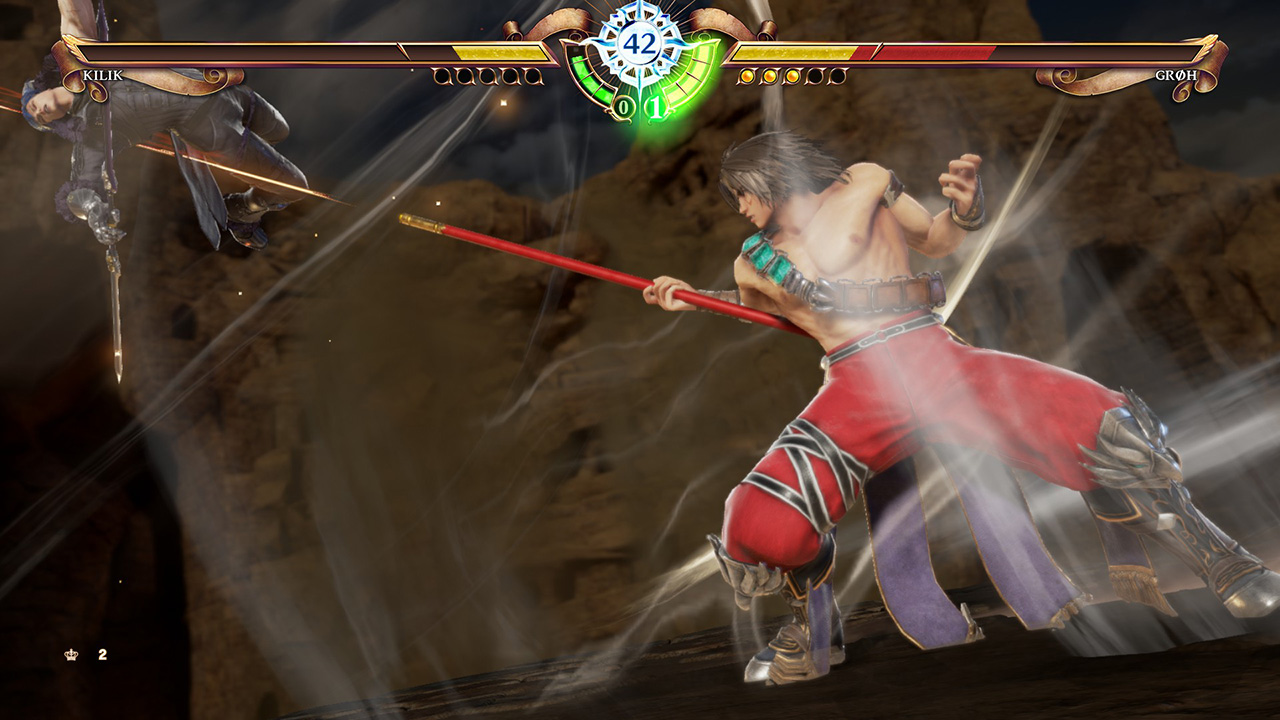Click Grøh's rightmost empty gauge orb
Viewport: 1280px width, 720px height.
coord(837,76)
